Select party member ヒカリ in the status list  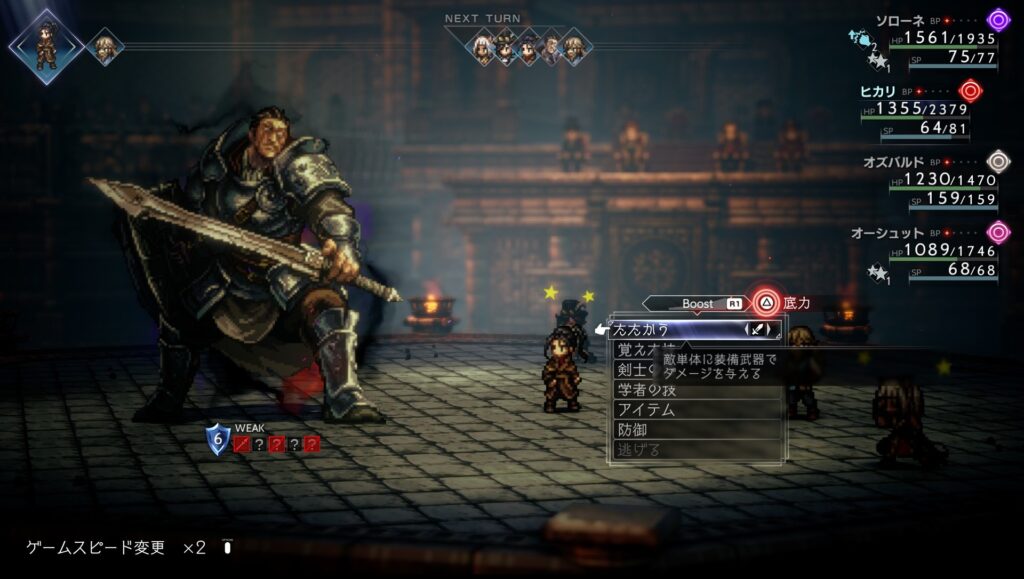tap(880, 91)
